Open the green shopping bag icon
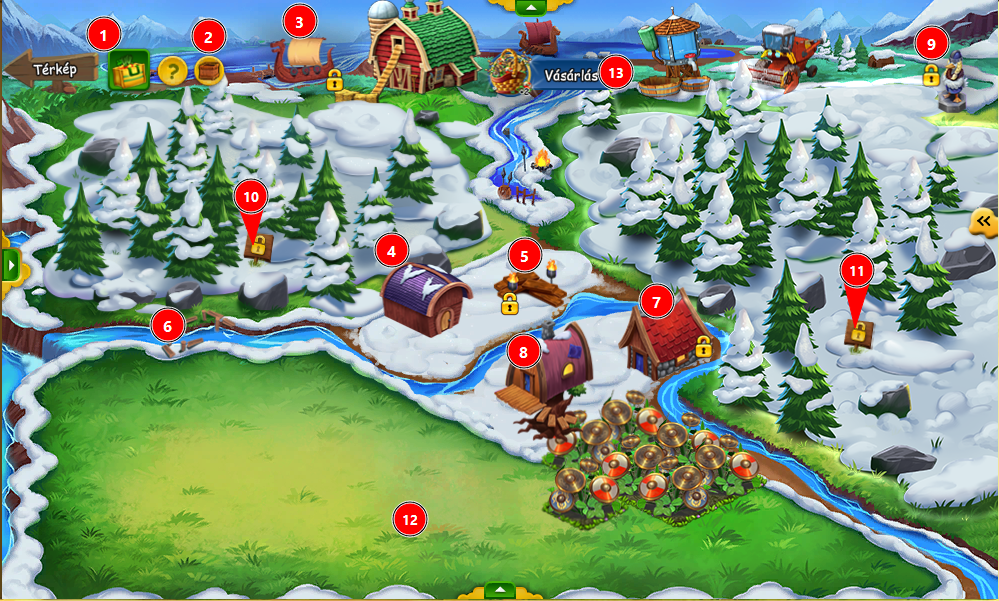This screenshot has width=999, height=601. 128,70
